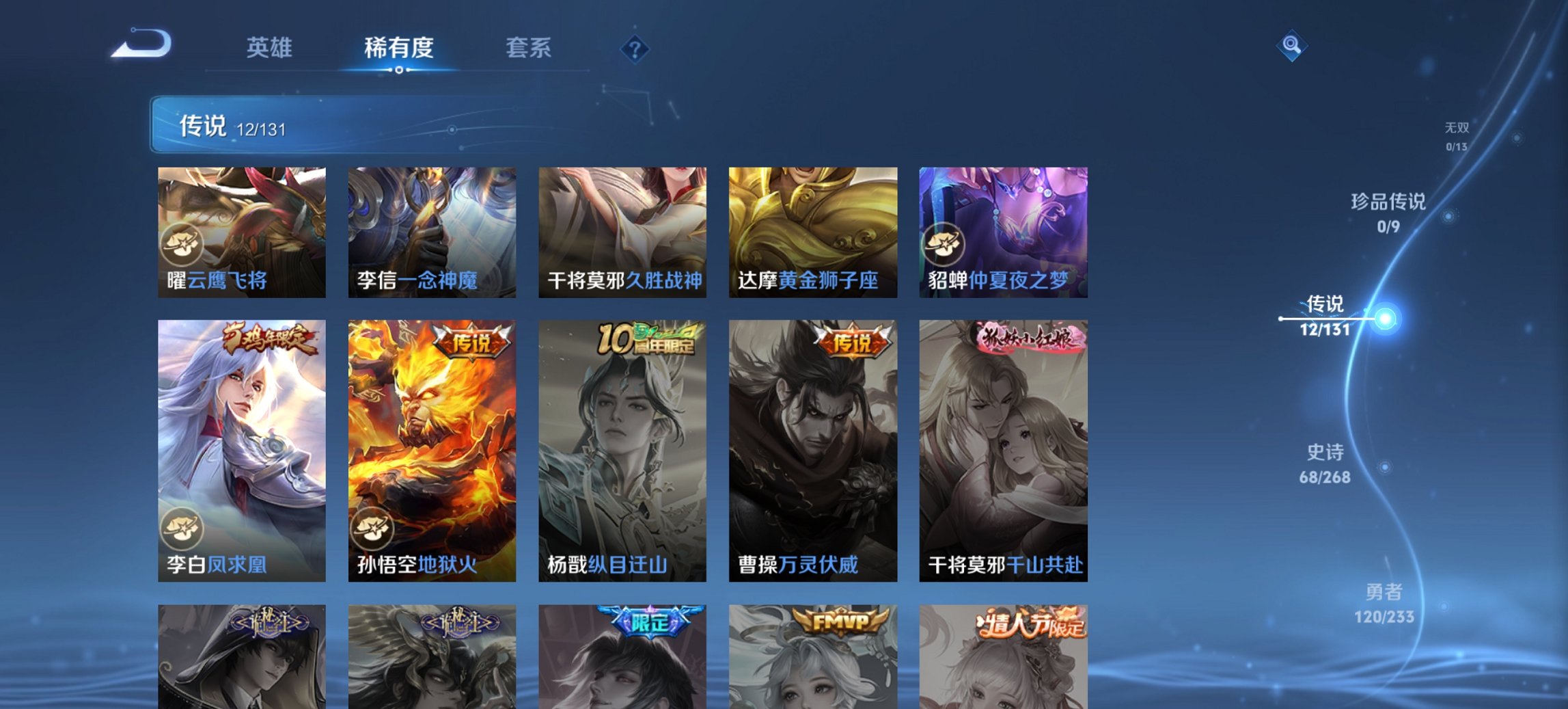Click the help question mark icon
1568x709 pixels.
pos(634,49)
